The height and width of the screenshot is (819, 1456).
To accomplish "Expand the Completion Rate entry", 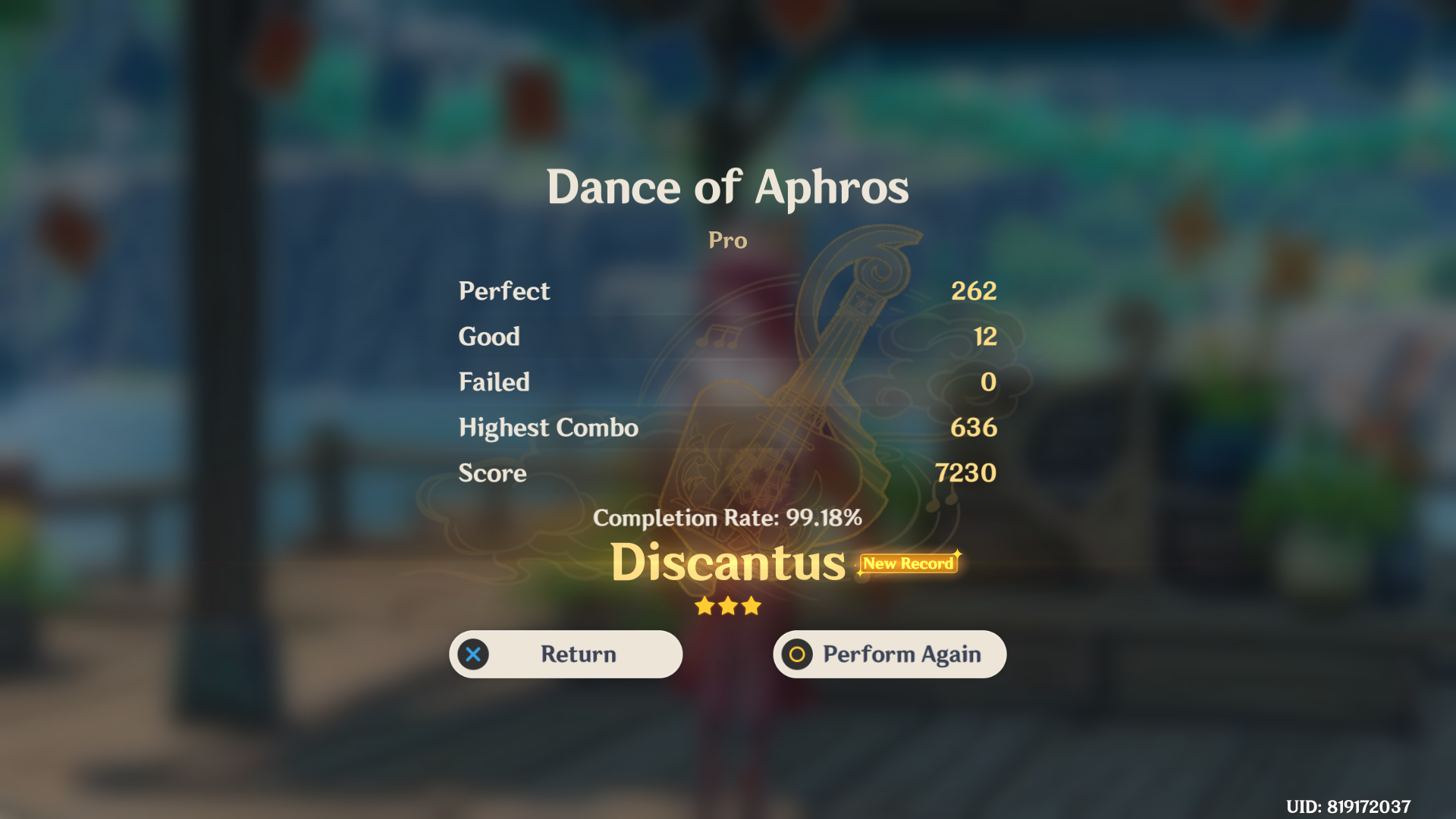I will (728, 519).
